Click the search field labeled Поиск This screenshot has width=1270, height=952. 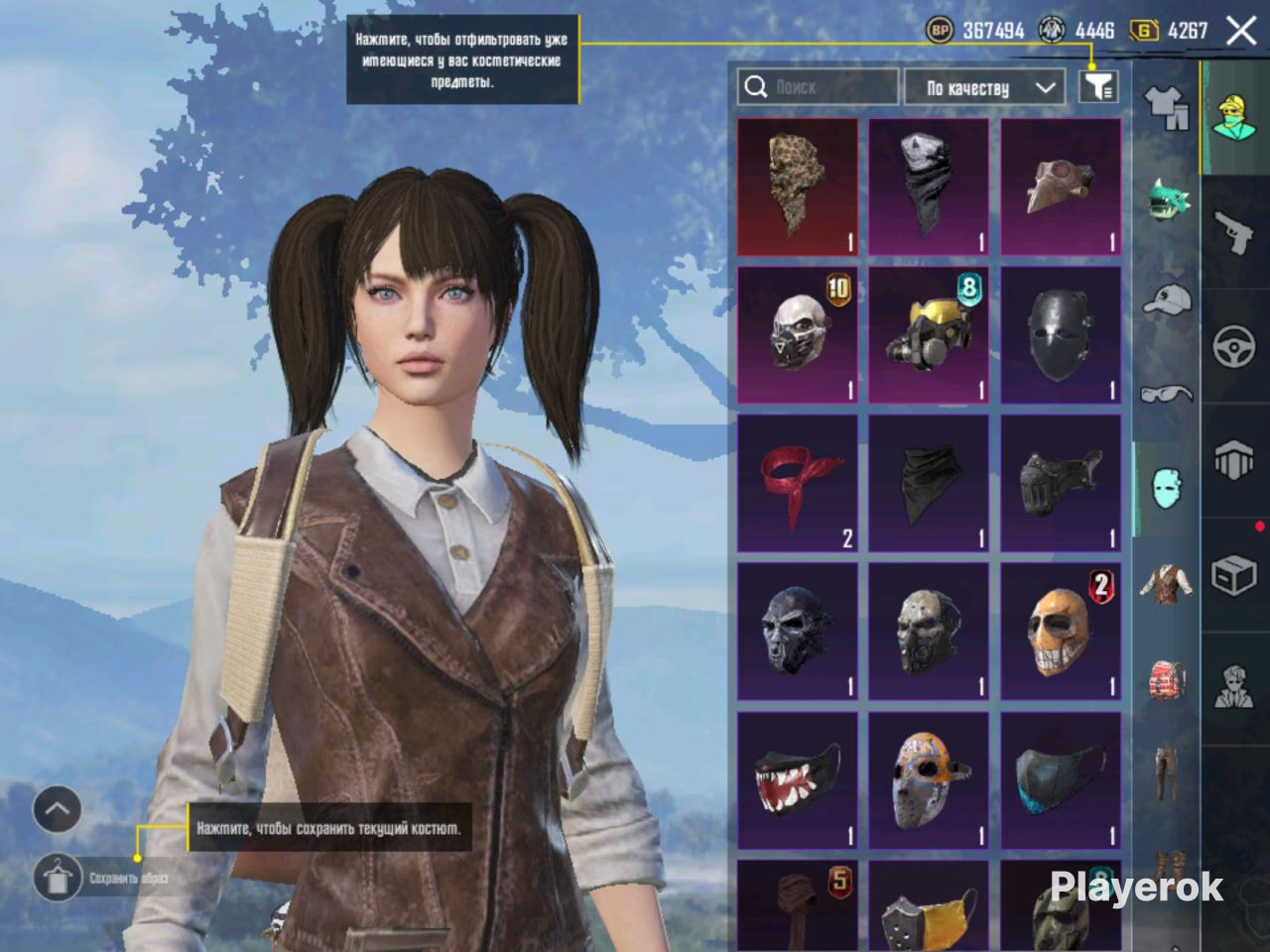click(x=819, y=87)
